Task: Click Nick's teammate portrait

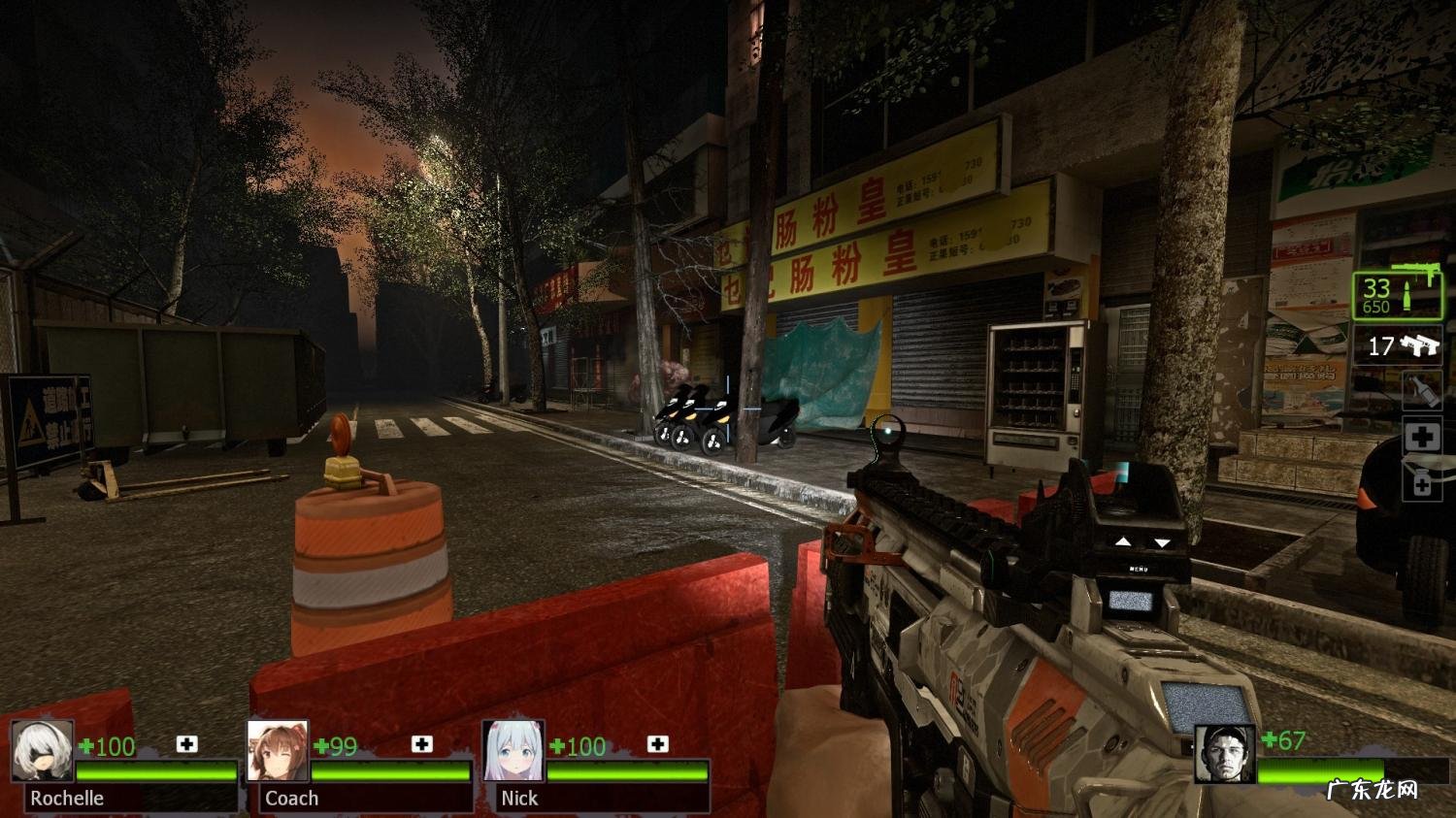Action: coord(513,750)
